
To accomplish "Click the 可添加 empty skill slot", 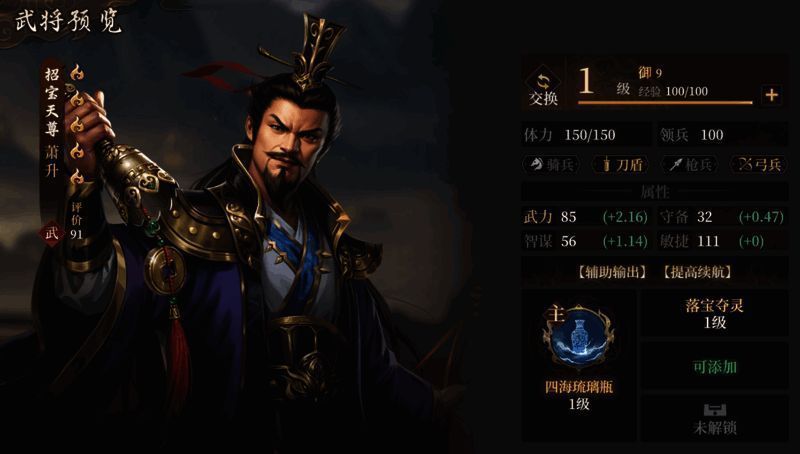I will pyautogui.click(x=713, y=366).
